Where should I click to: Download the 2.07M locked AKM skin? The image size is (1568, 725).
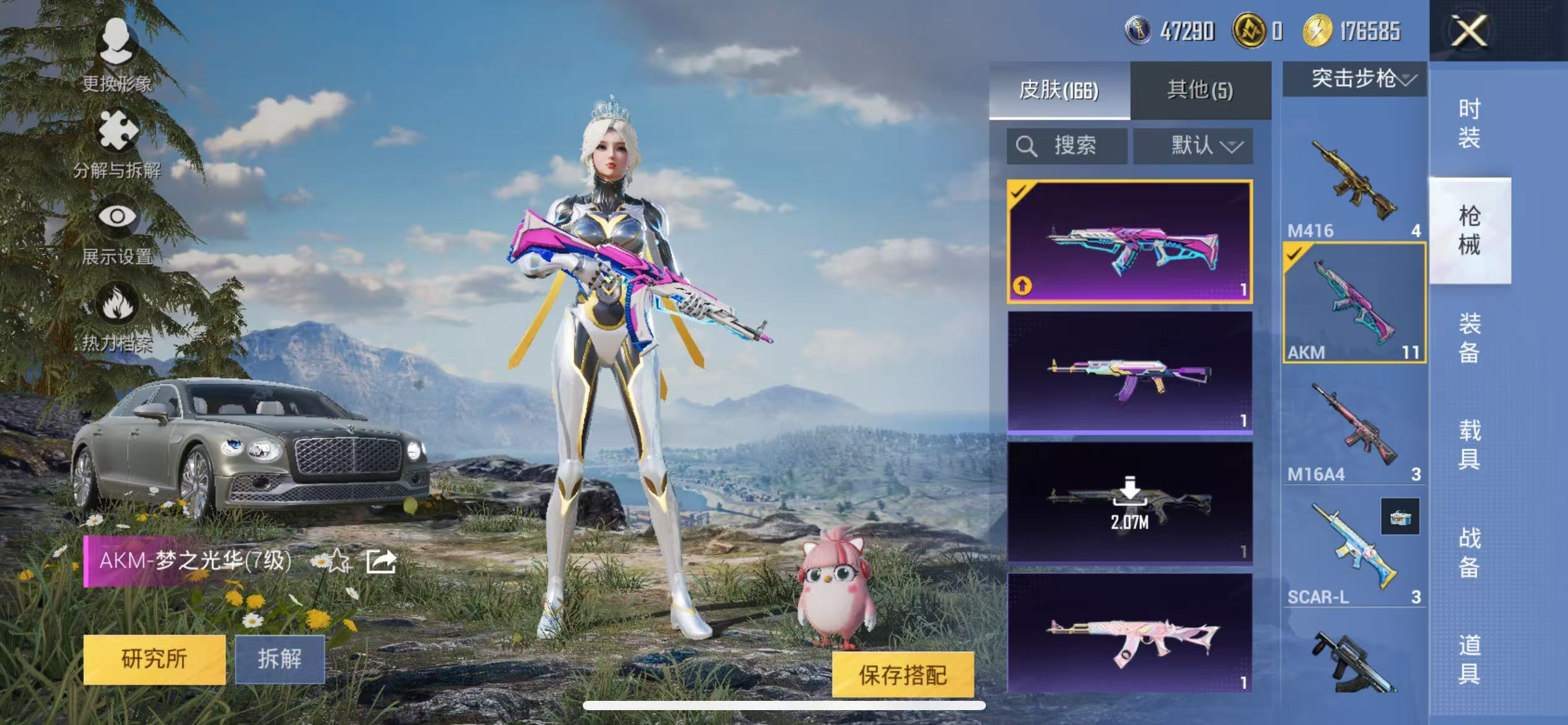(1130, 502)
